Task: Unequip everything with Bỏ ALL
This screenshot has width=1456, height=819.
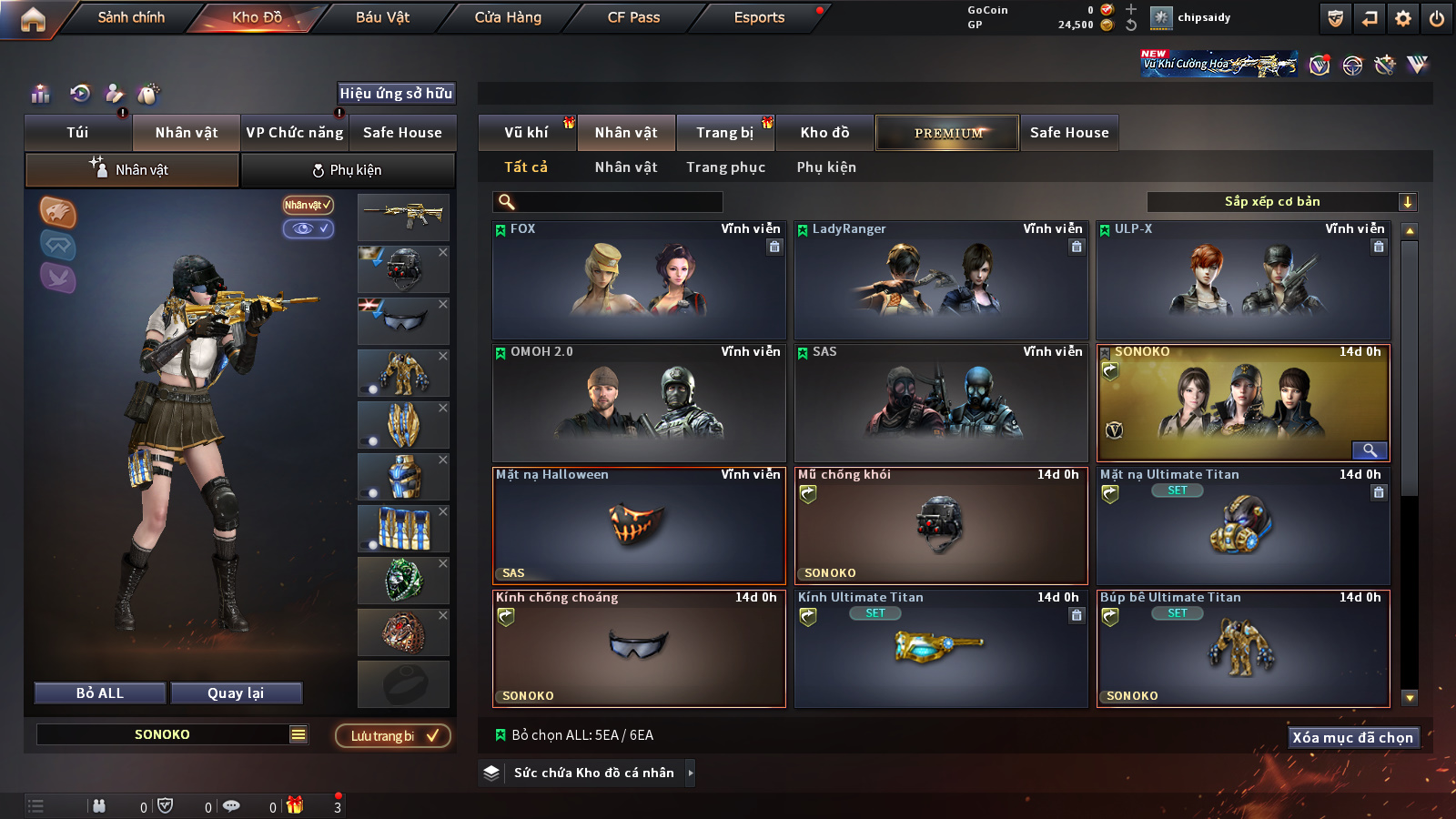Action: tap(100, 693)
